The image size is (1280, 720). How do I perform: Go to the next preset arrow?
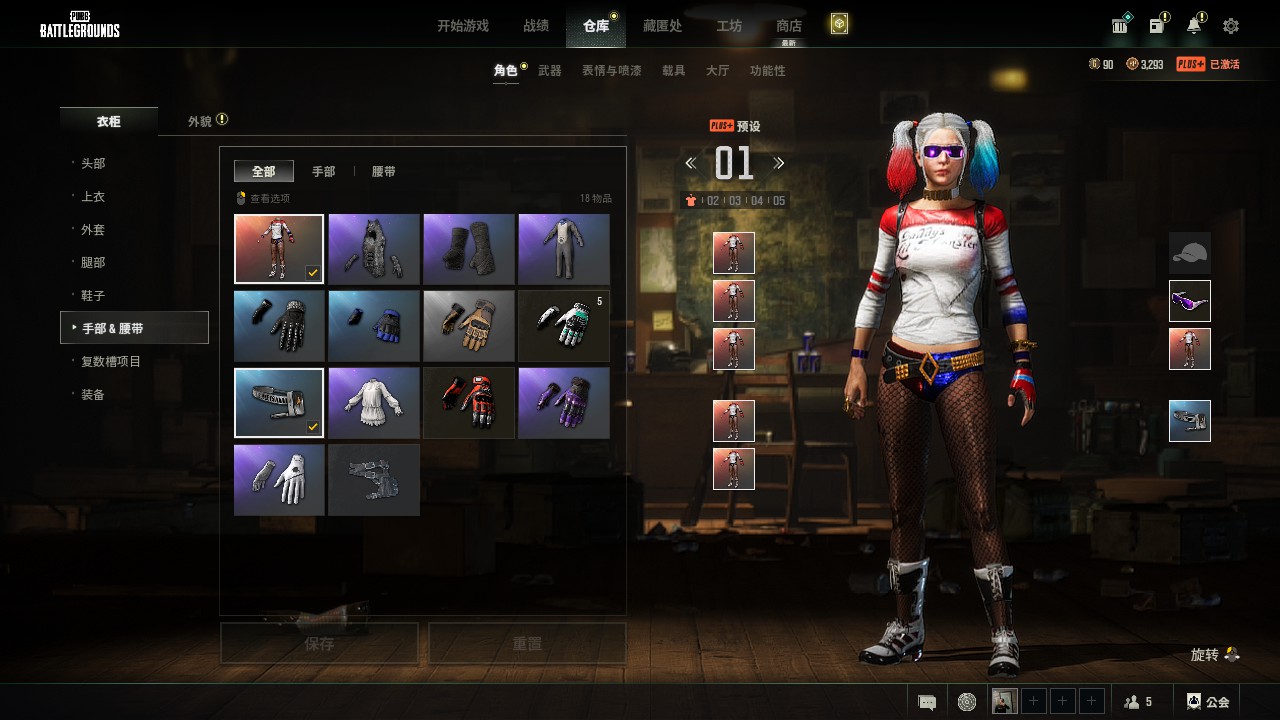click(x=779, y=163)
